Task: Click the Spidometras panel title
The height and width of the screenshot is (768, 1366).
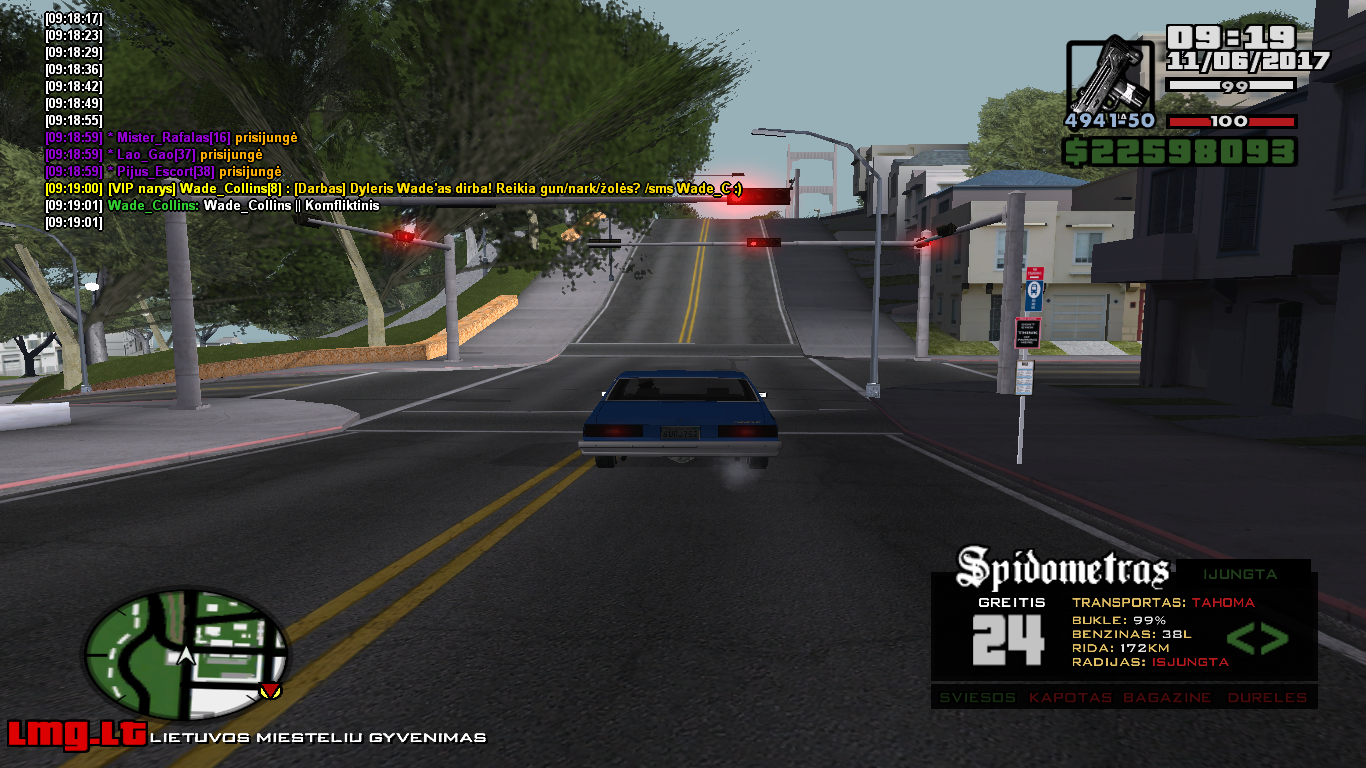Action: coord(1063,569)
